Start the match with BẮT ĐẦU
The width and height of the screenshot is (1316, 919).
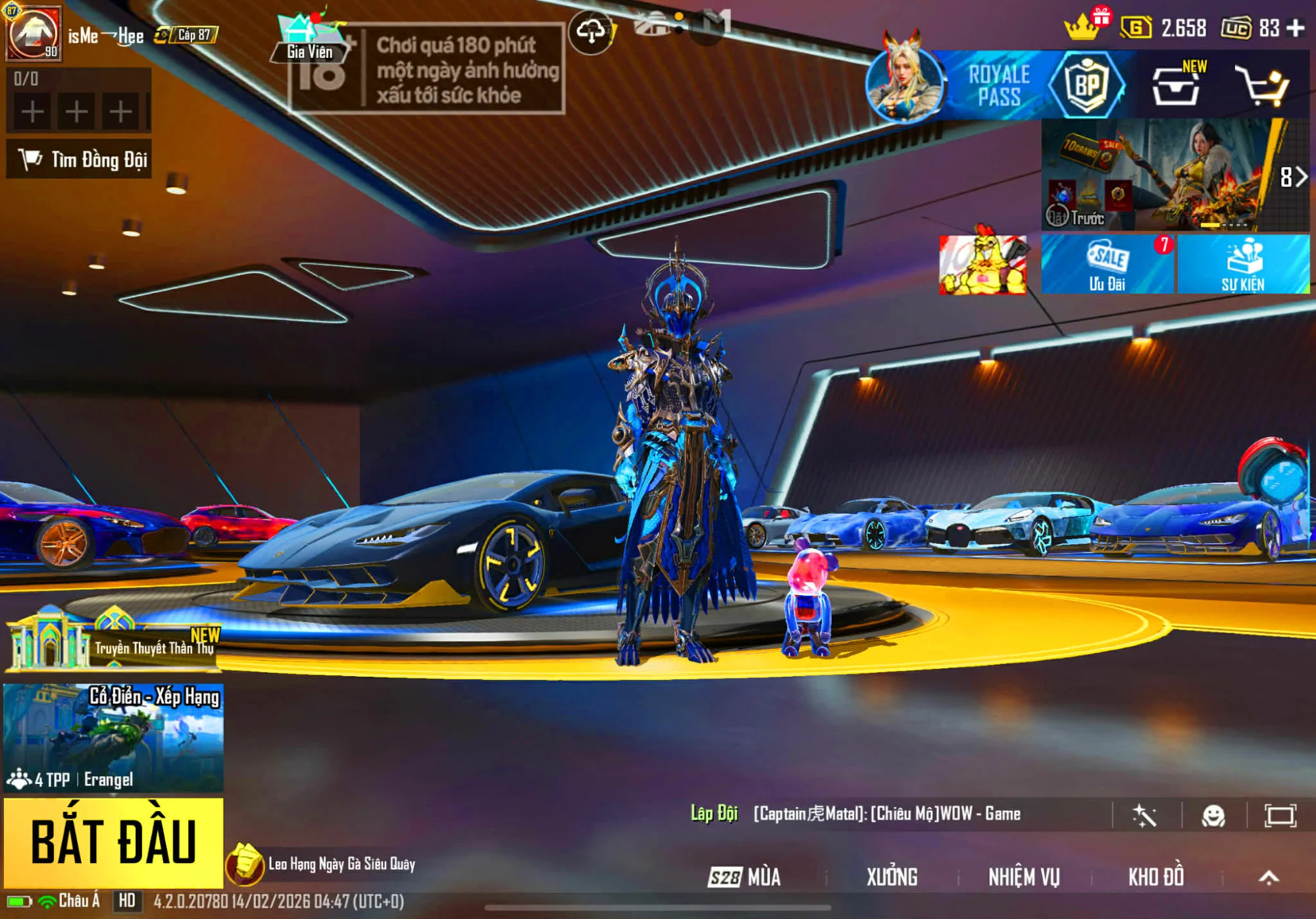pos(113,842)
